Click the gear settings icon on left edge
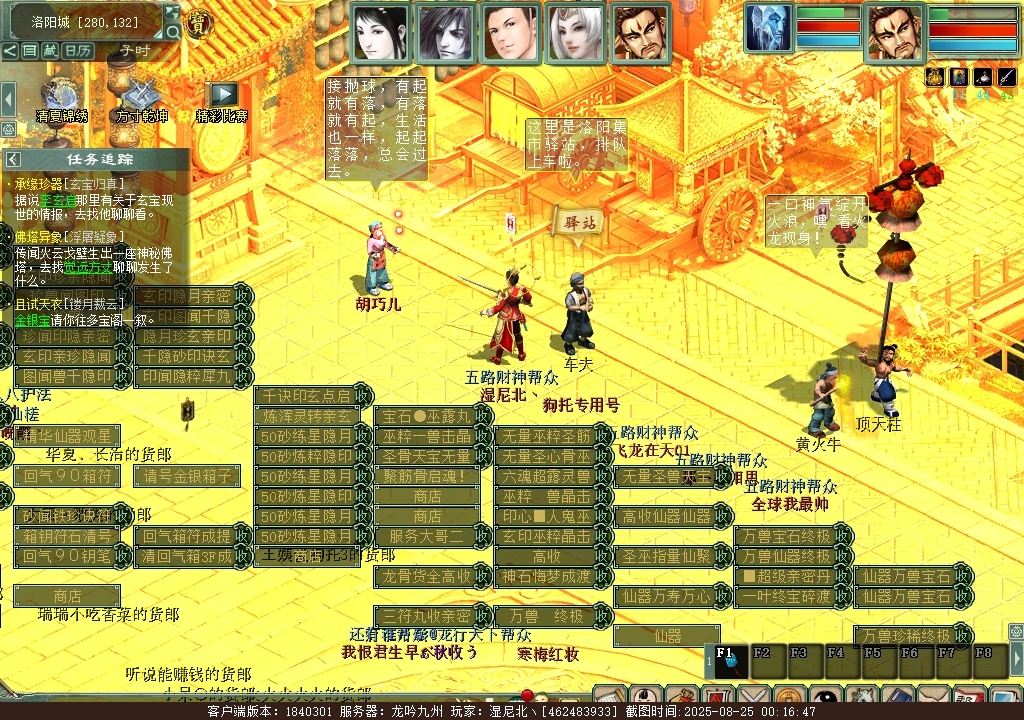This screenshot has width=1024, height=720. [x=8, y=129]
